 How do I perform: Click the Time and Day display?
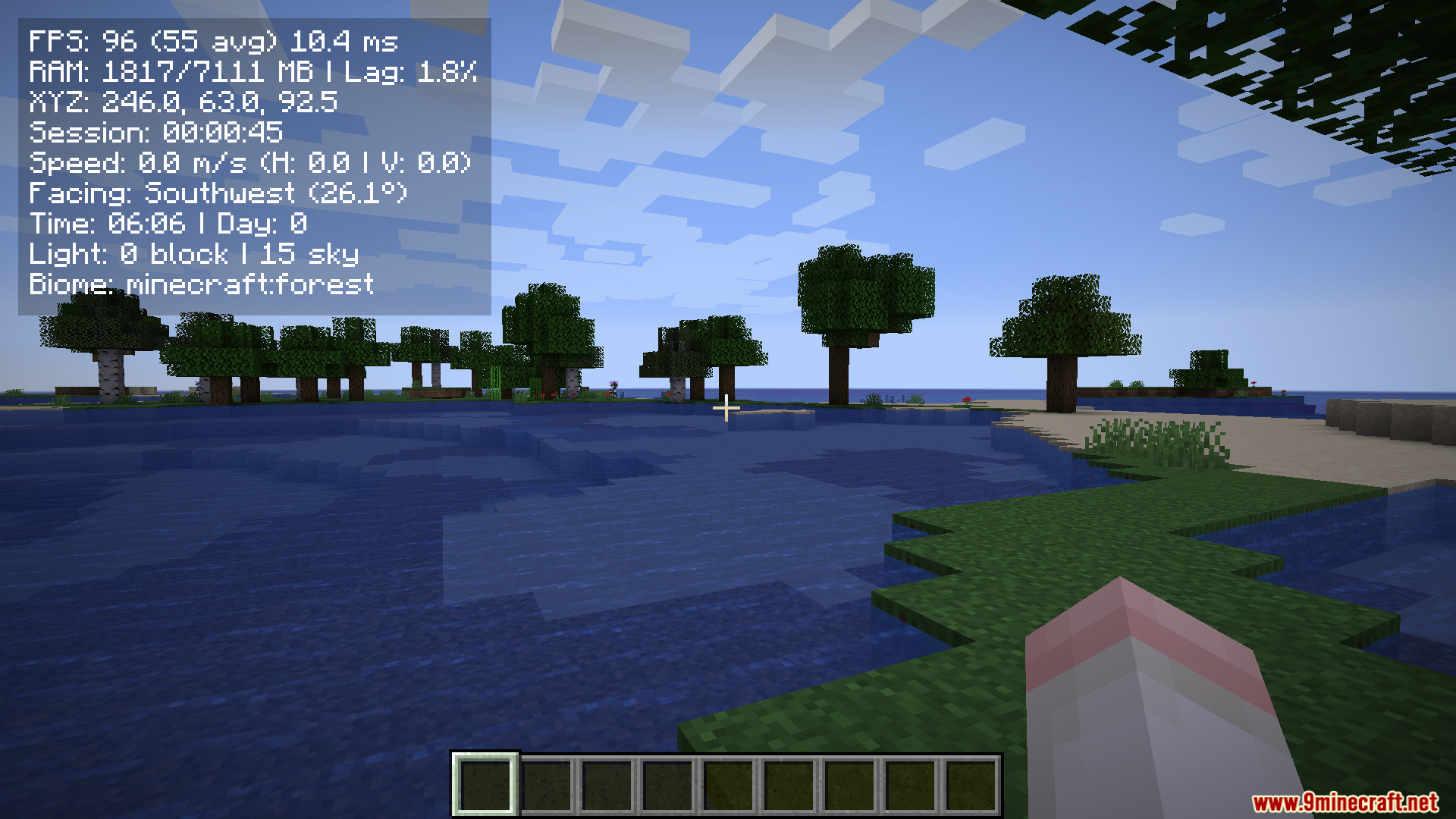point(168,224)
